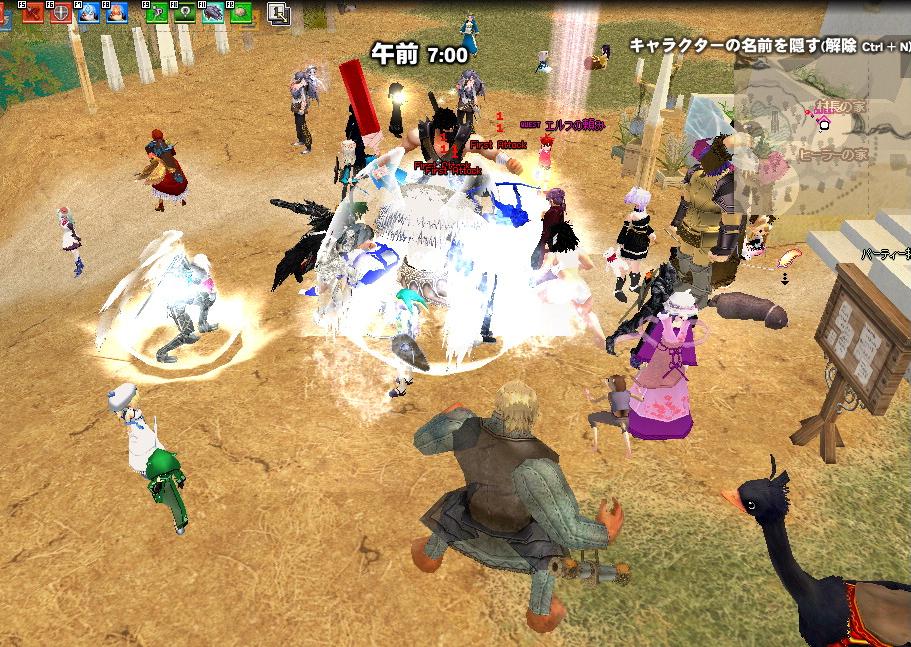The height and width of the screenshot is (647, 911).
Task: Select the F7 blue skill icon
Action: [87, 14]
